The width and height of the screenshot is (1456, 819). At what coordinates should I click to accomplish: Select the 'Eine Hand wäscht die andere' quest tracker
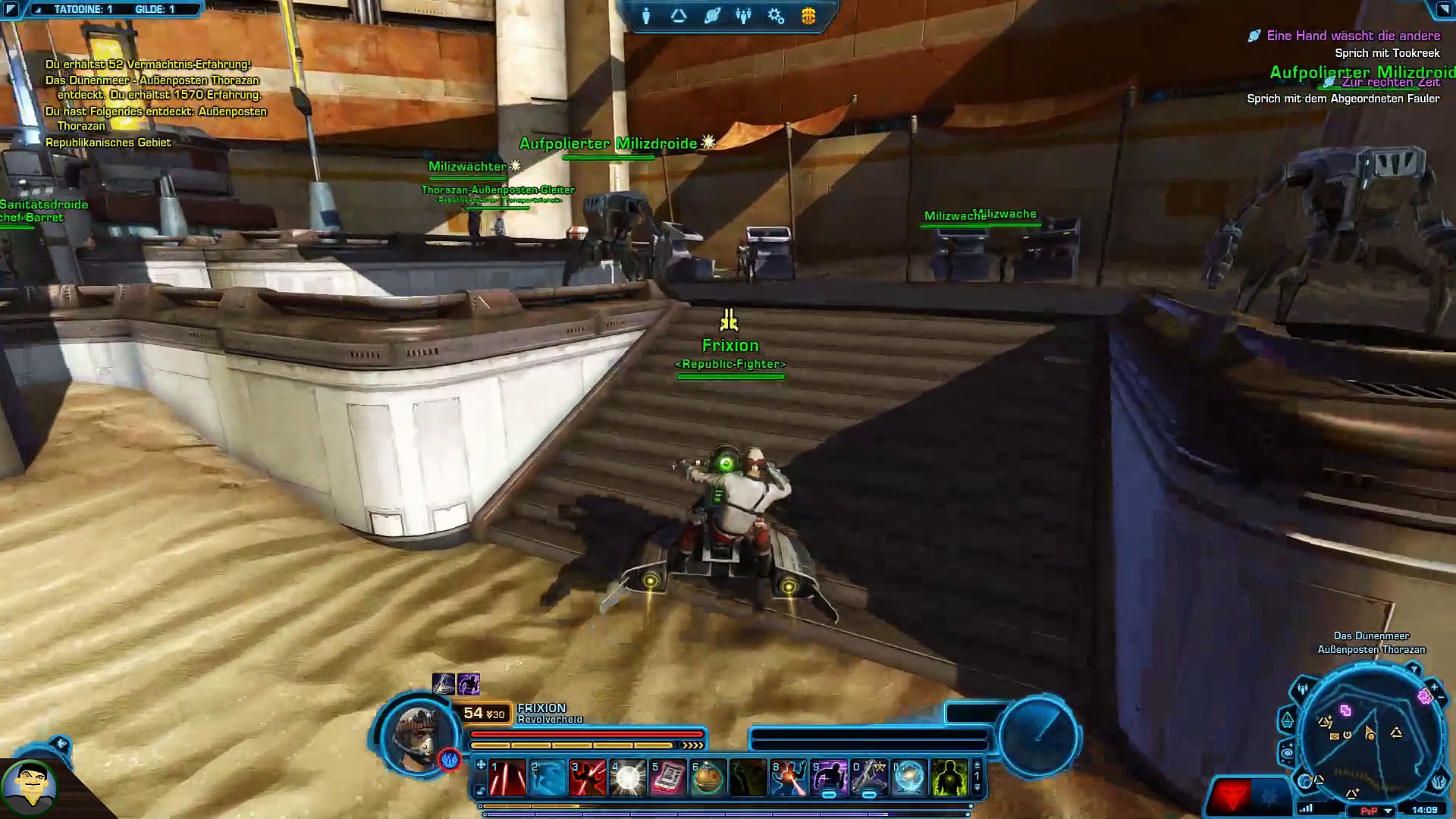click(1353, 36)
